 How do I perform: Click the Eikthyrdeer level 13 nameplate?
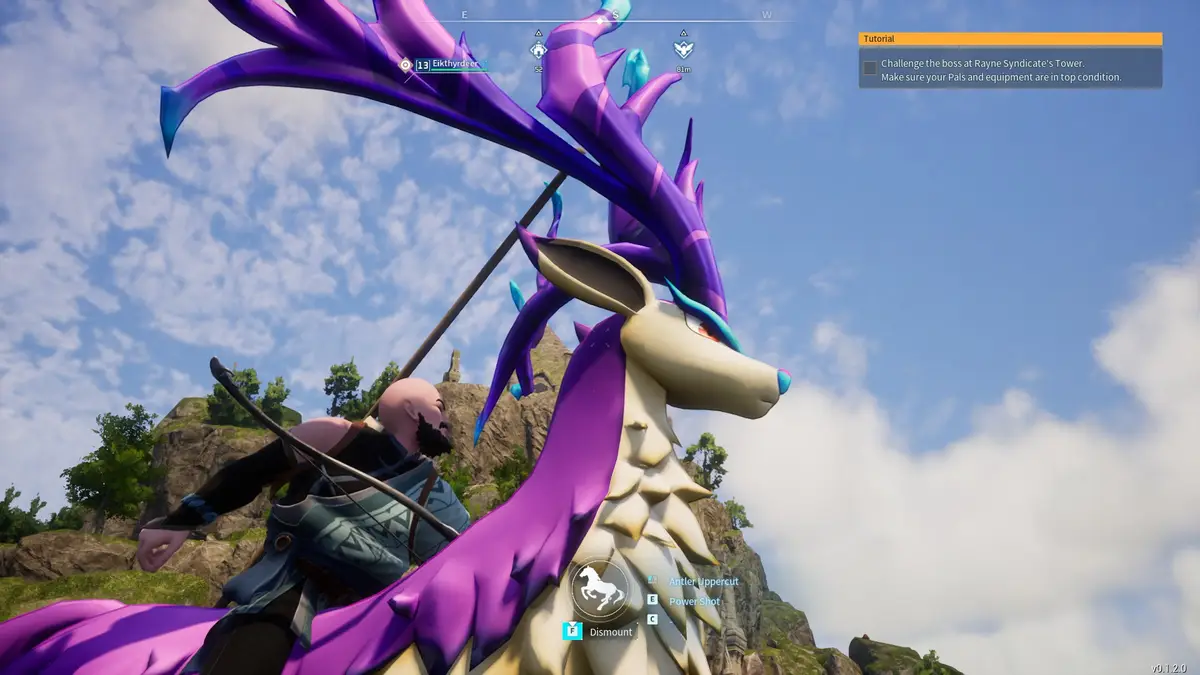click(x=449, y=65)
